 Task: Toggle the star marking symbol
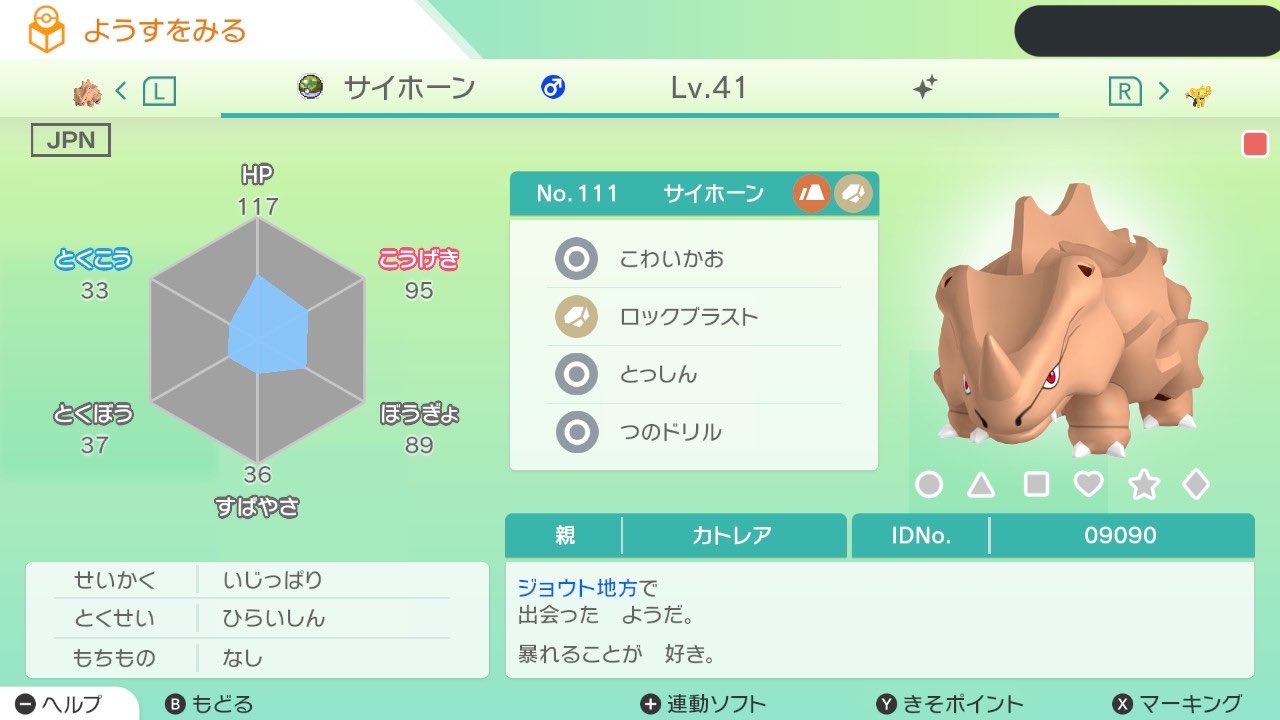pos(1143,483)
